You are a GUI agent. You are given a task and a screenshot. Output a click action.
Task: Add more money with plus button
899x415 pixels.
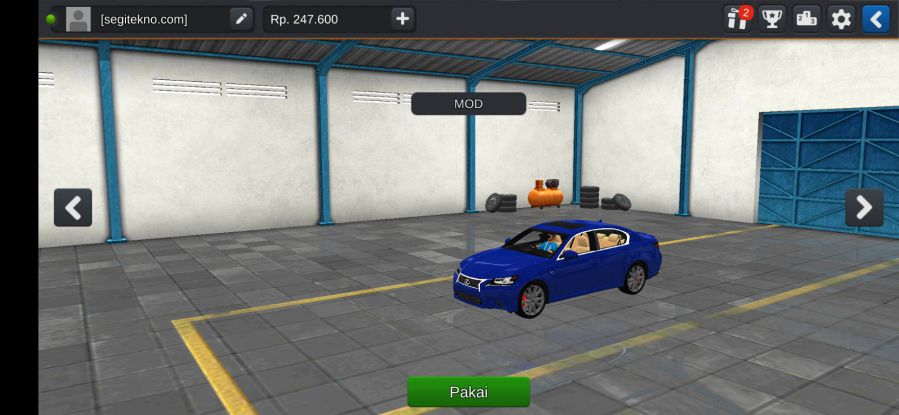point(401,19)
